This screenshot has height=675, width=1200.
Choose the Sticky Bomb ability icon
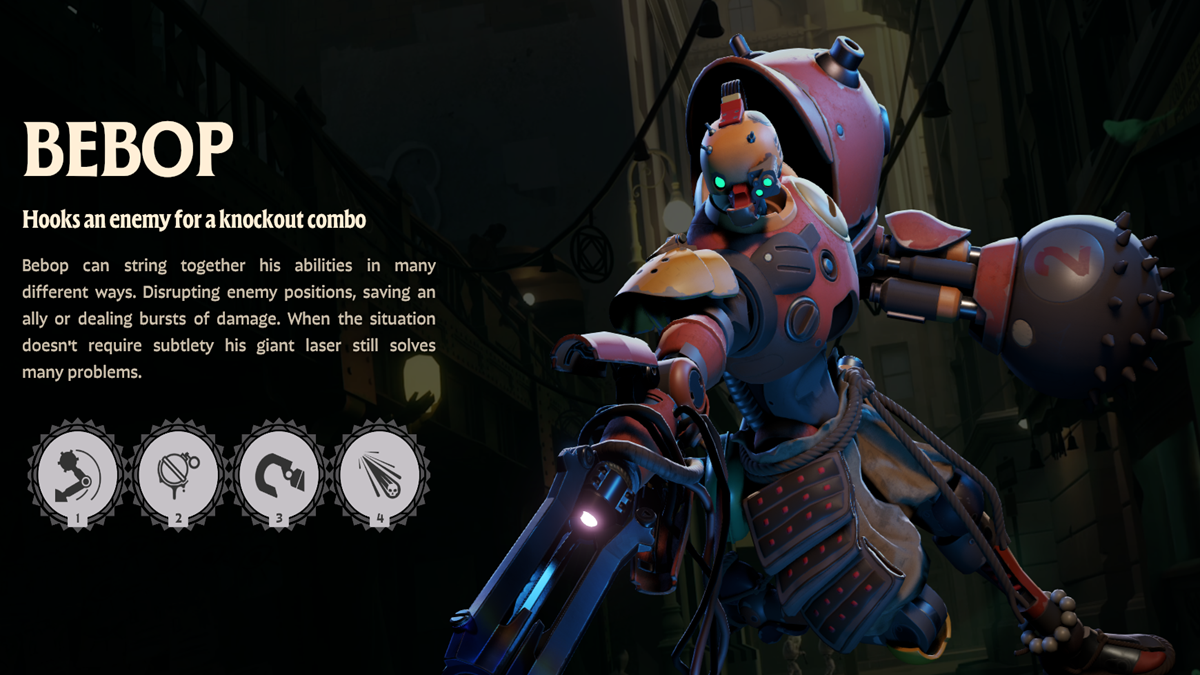[178, 473]
